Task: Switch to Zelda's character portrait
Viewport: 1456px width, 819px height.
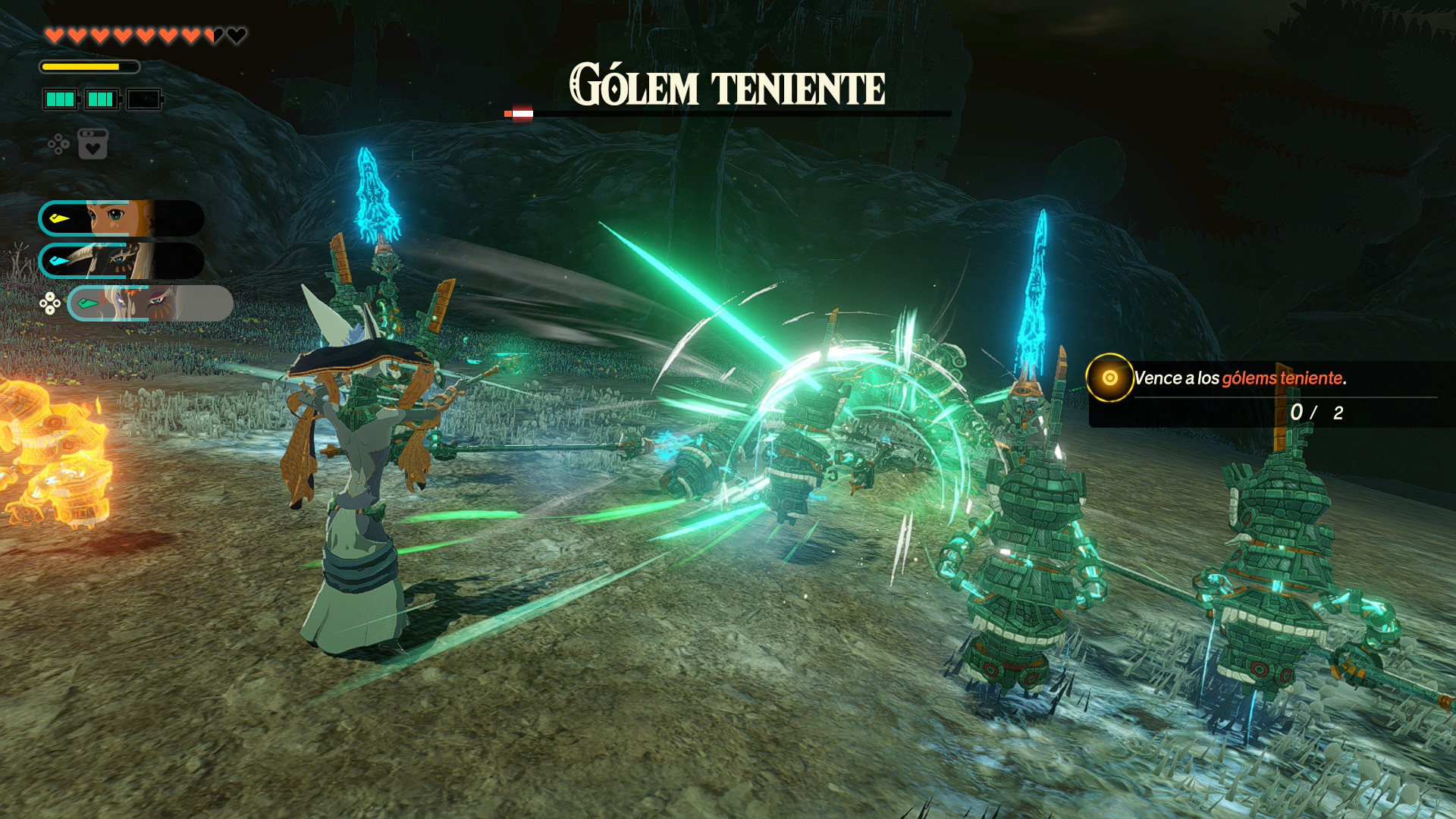Action: (121, 218)
